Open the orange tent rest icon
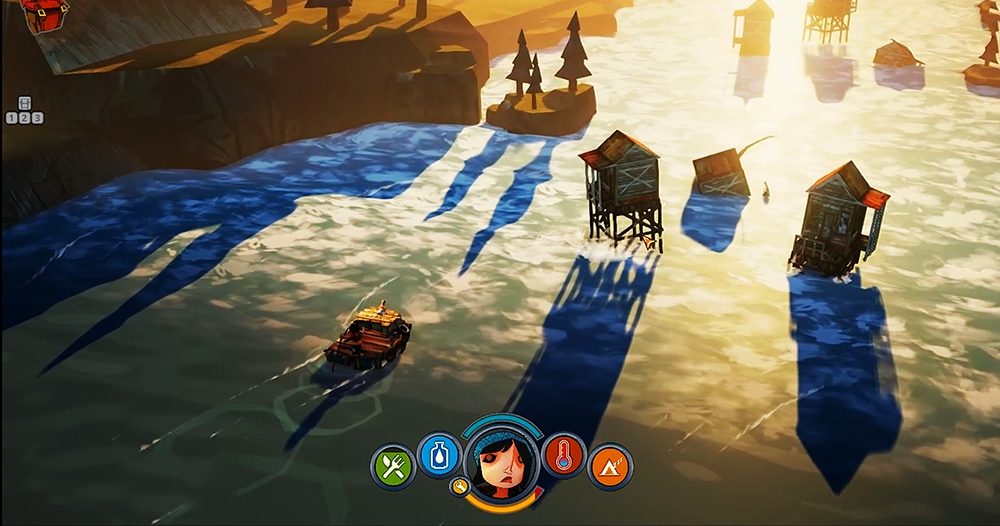Image resolution: width=1000 pixels, height=526 pixels. tap(610, 467)
